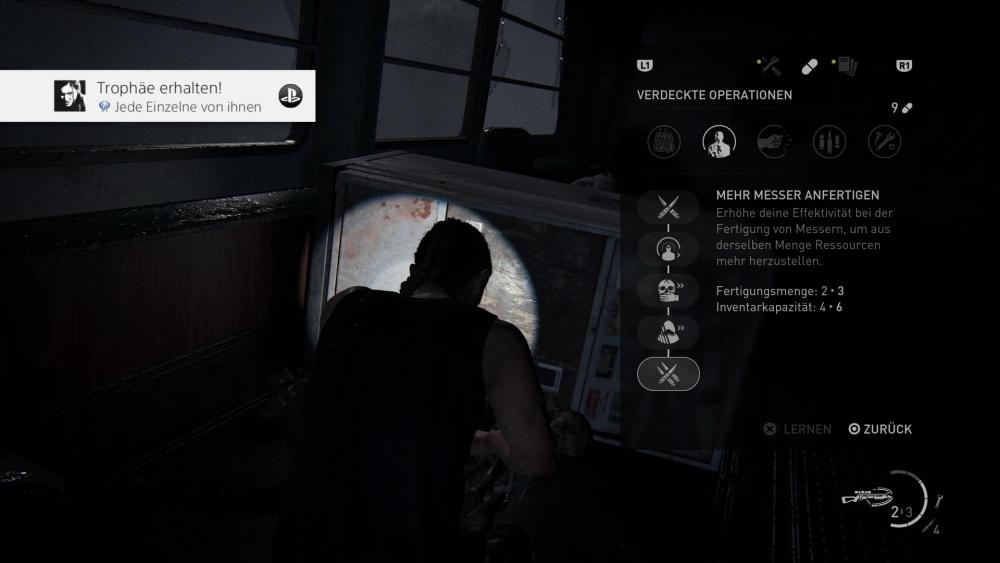
Task: Switch to the pill skills tab
Action: point(809,66)
